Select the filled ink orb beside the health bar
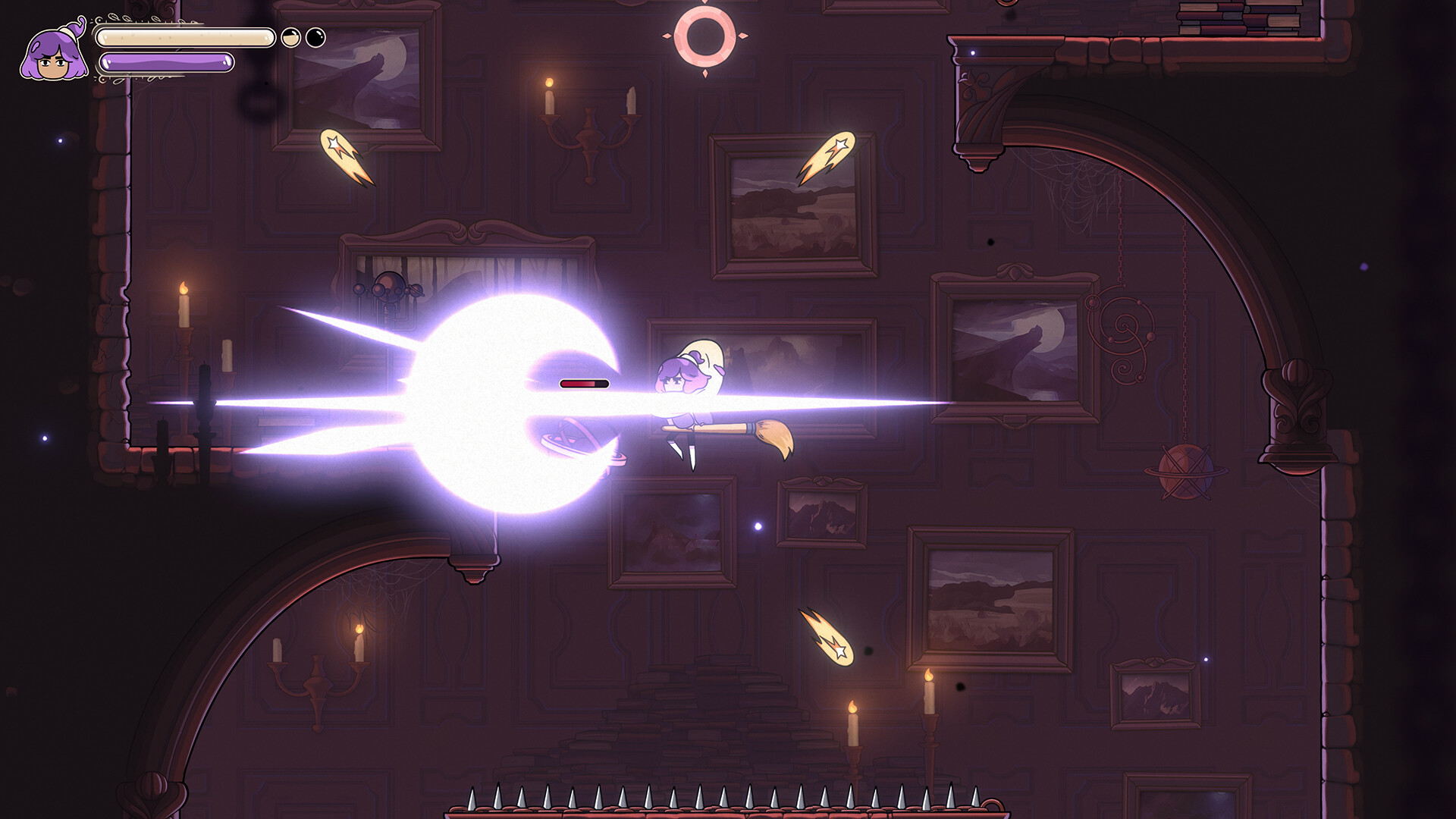Screen dimensions: 1456x819 [x=290, y=36]
